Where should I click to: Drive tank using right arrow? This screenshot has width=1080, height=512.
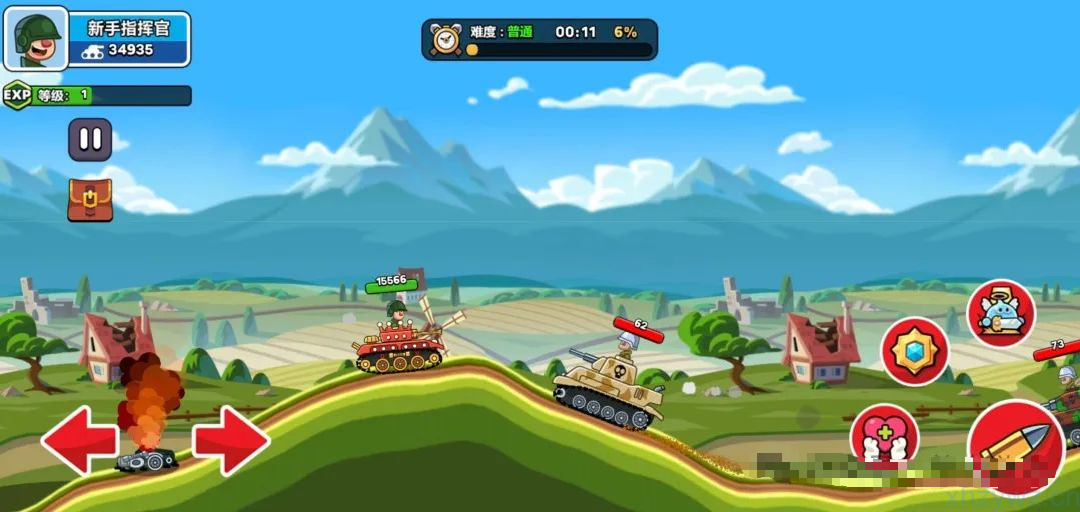coord(231,440)
